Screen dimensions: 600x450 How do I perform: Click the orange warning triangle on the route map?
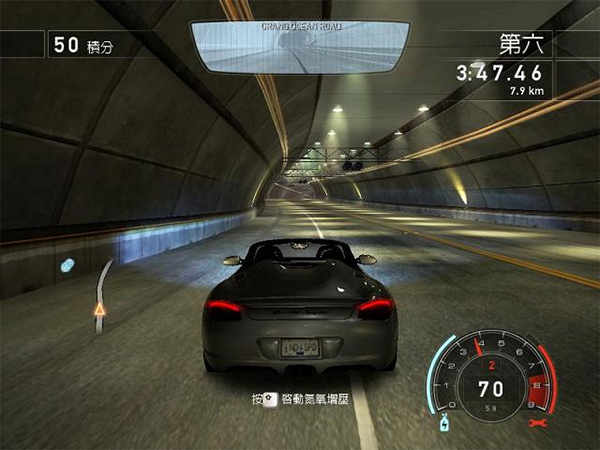[99, 309]
